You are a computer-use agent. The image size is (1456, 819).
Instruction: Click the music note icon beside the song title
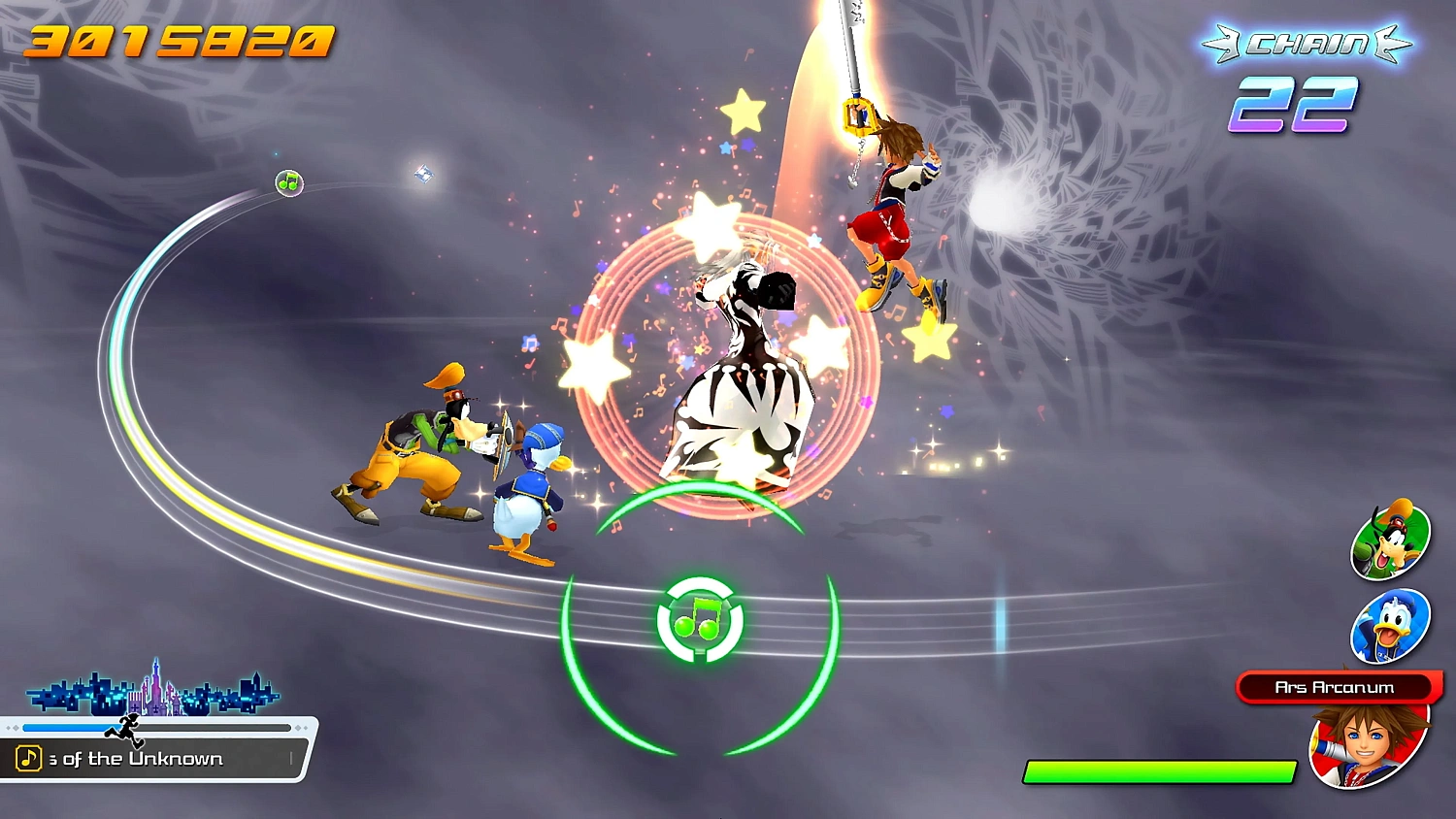tap(29, 758)
